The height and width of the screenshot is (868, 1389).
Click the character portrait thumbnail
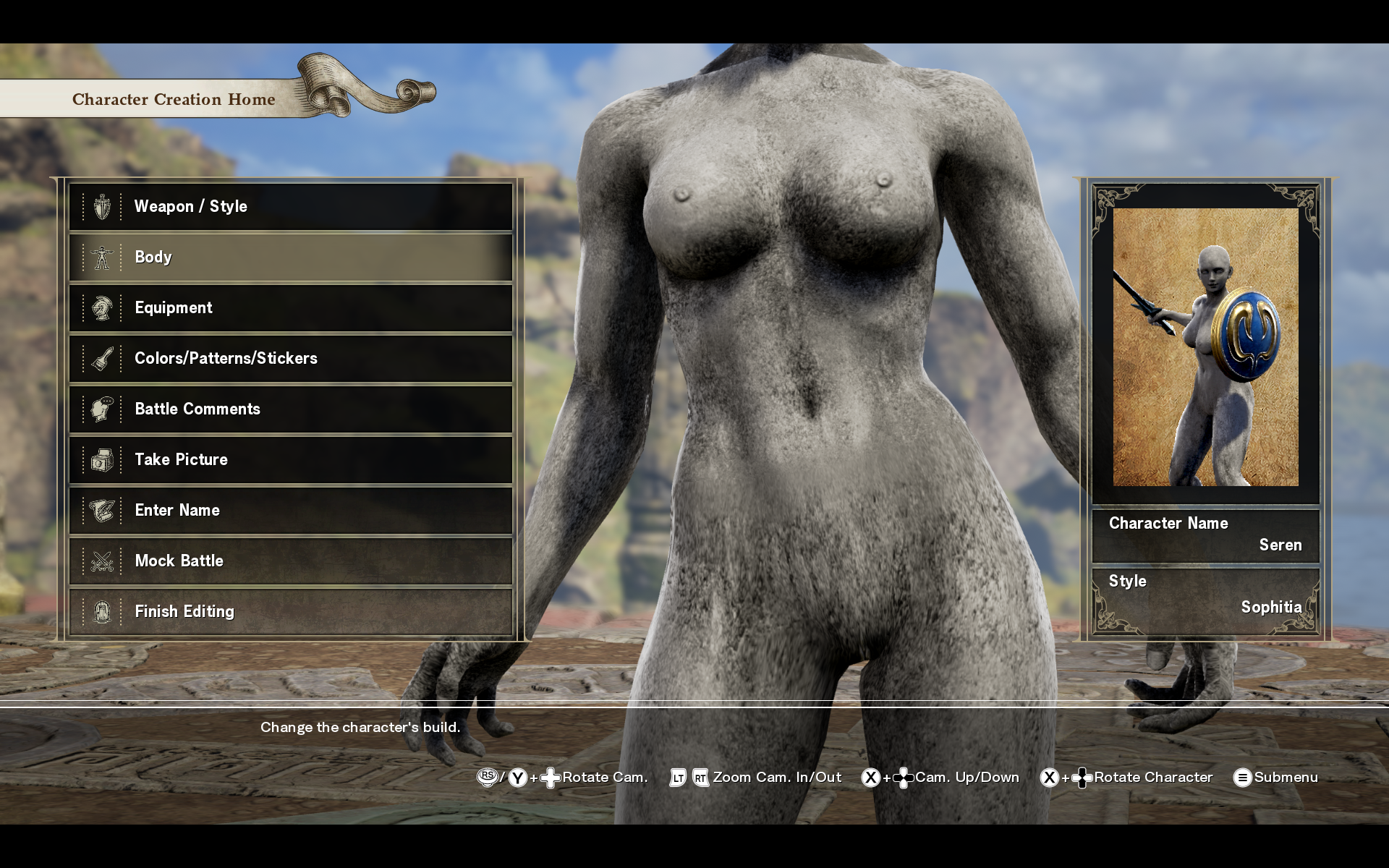pyautogui.click(x=1205, y=347)
